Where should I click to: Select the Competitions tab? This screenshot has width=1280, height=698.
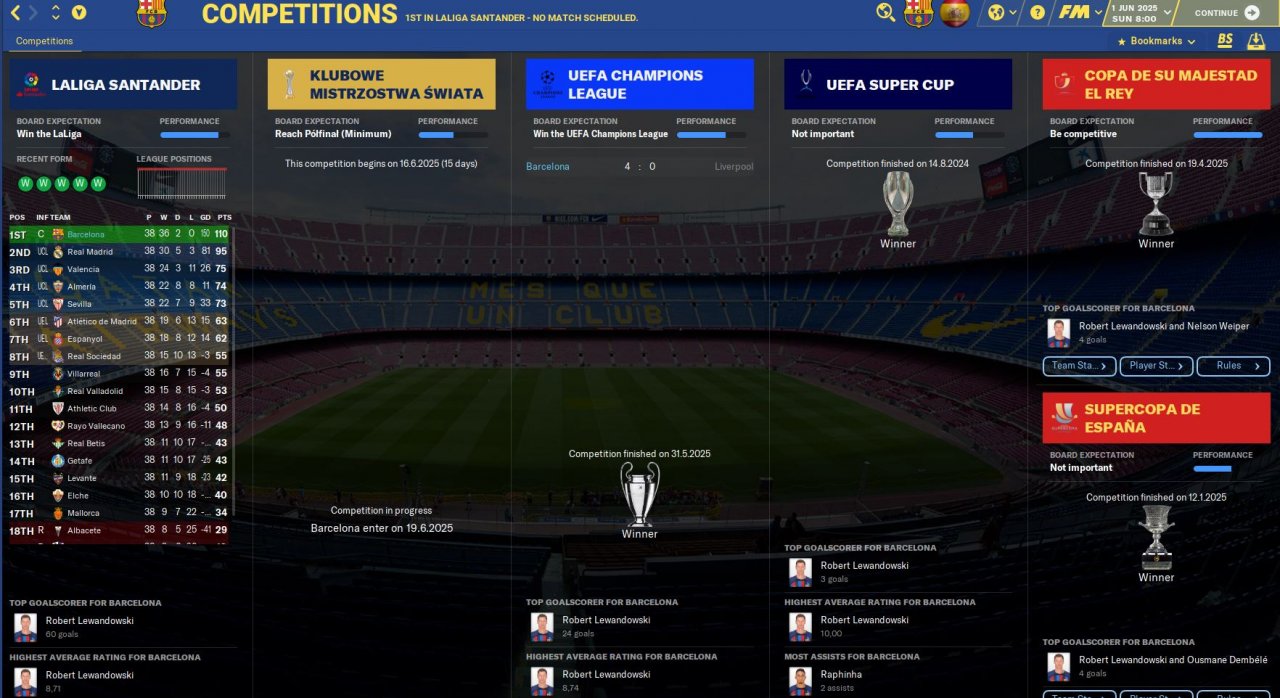click(44, 41)
